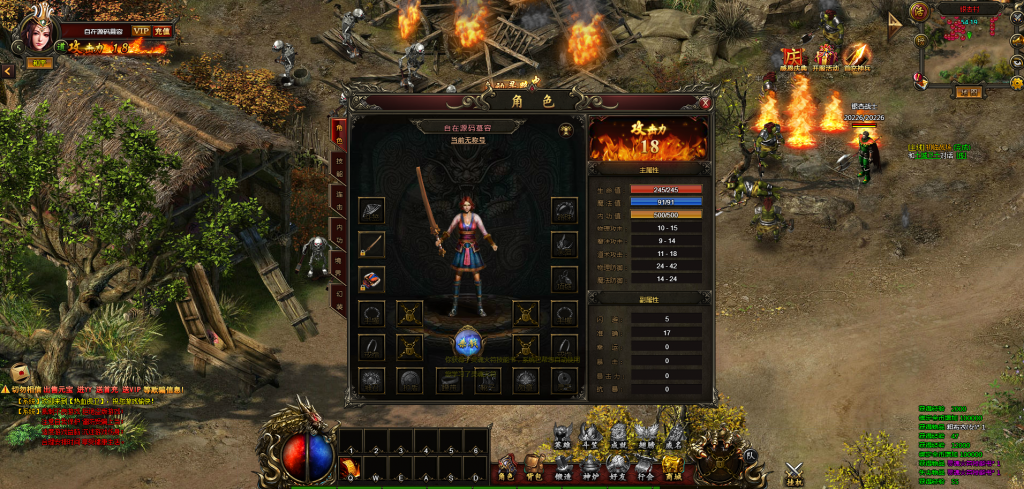Activate the flame skill in hotkey Q slot
The height and width of the screenshot is (489, 1024).
coord(349,467)
